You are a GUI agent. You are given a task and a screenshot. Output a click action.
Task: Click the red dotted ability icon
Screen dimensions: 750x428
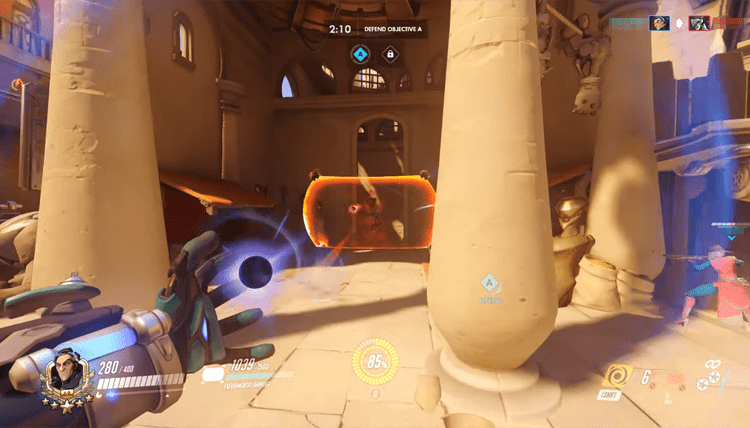click(675, 379)
